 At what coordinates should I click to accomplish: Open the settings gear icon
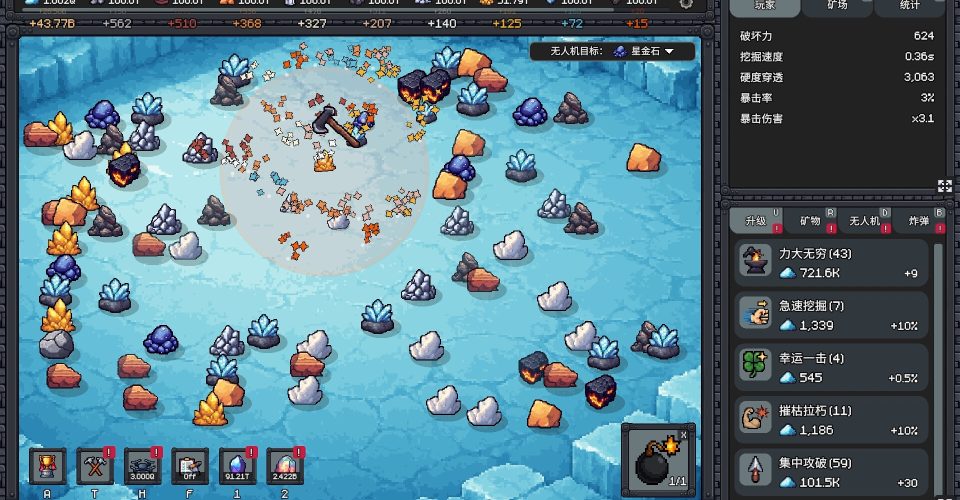686,3
